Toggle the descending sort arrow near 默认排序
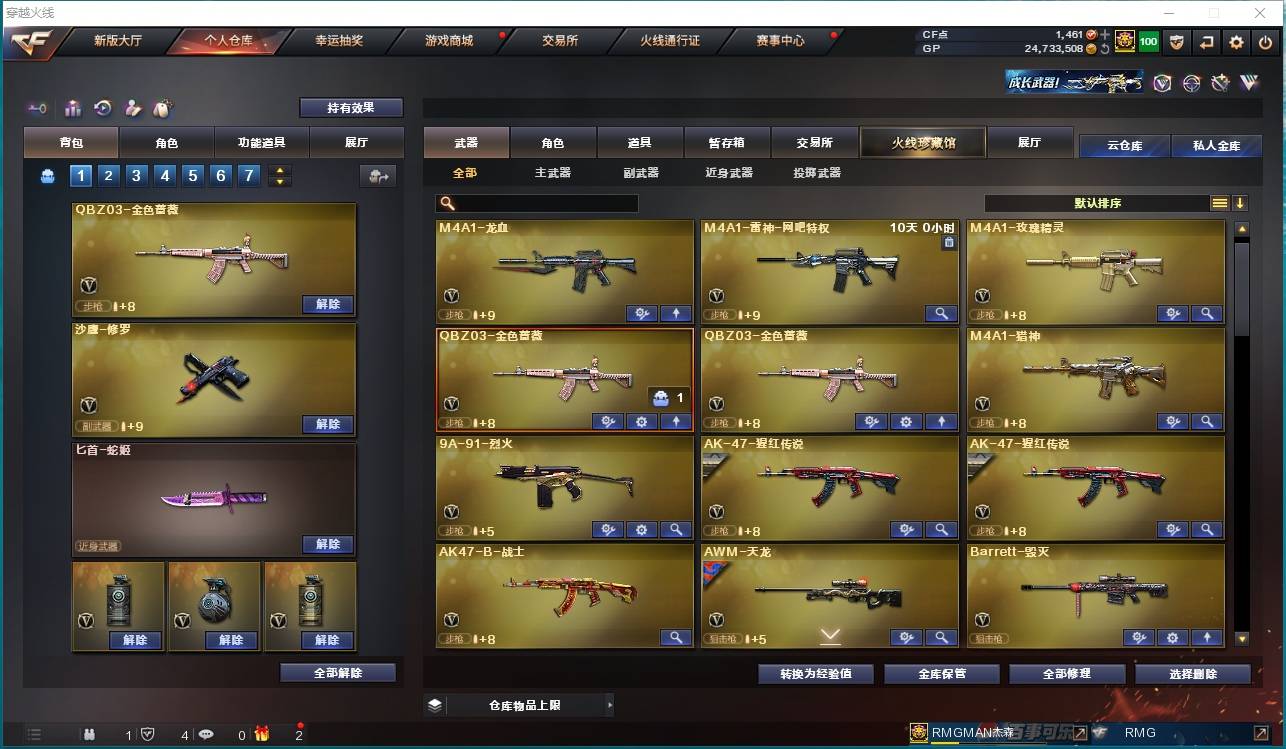 1240,203
